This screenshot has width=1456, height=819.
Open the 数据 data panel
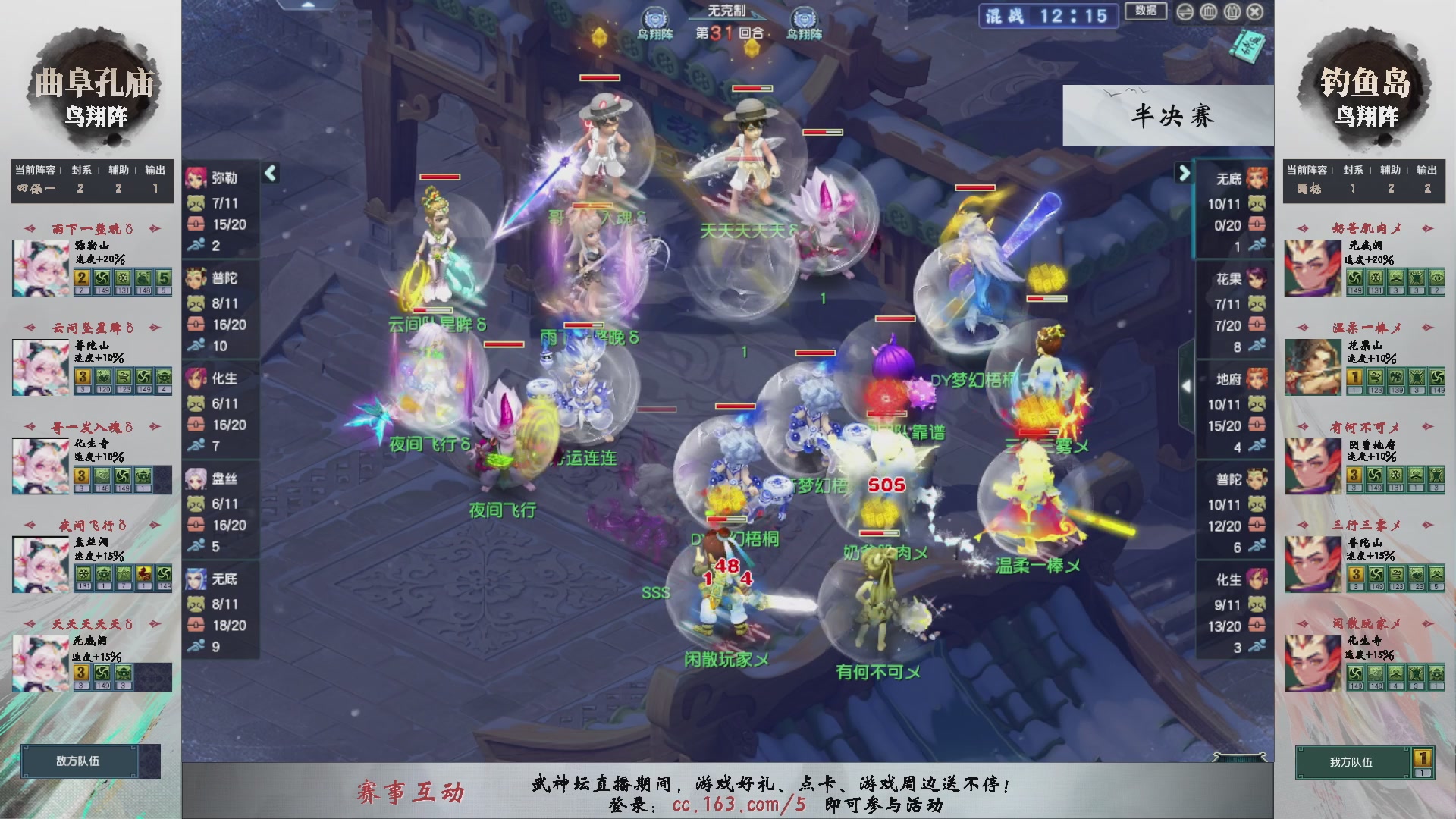pos(1146,11)
